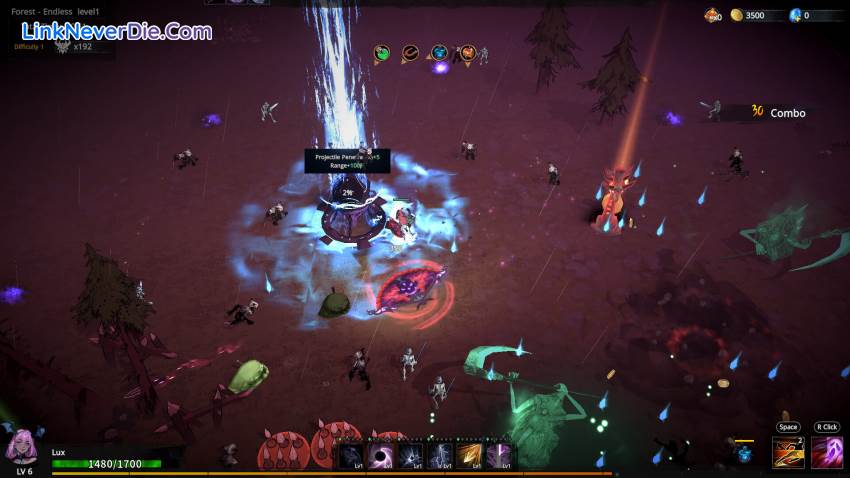This screenshot has width=850, height=478.
Task: Trigger the orange dash ability icon
Action: tap(788, 452)
